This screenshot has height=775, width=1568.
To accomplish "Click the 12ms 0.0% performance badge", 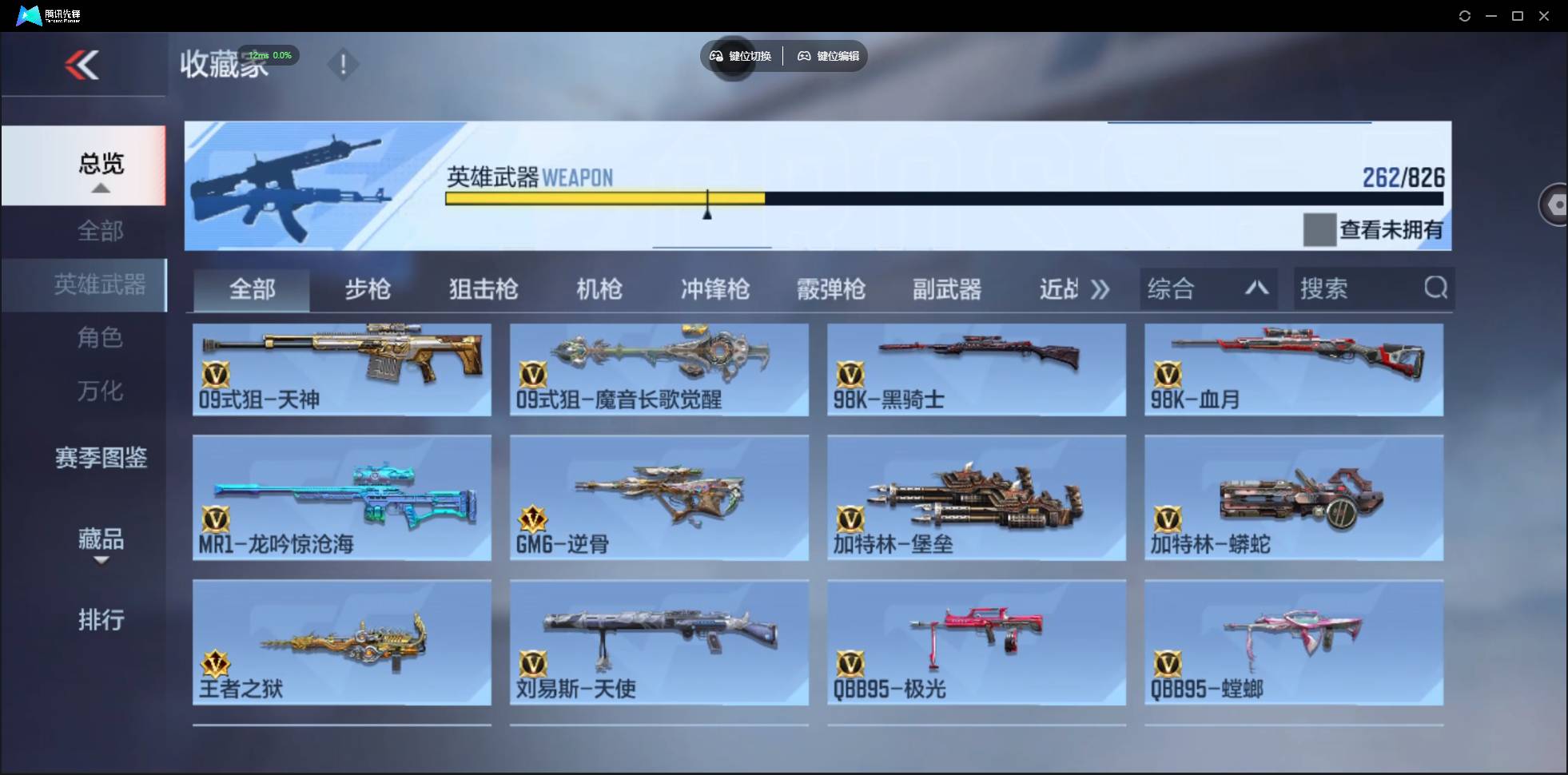I will pos(270,55).
